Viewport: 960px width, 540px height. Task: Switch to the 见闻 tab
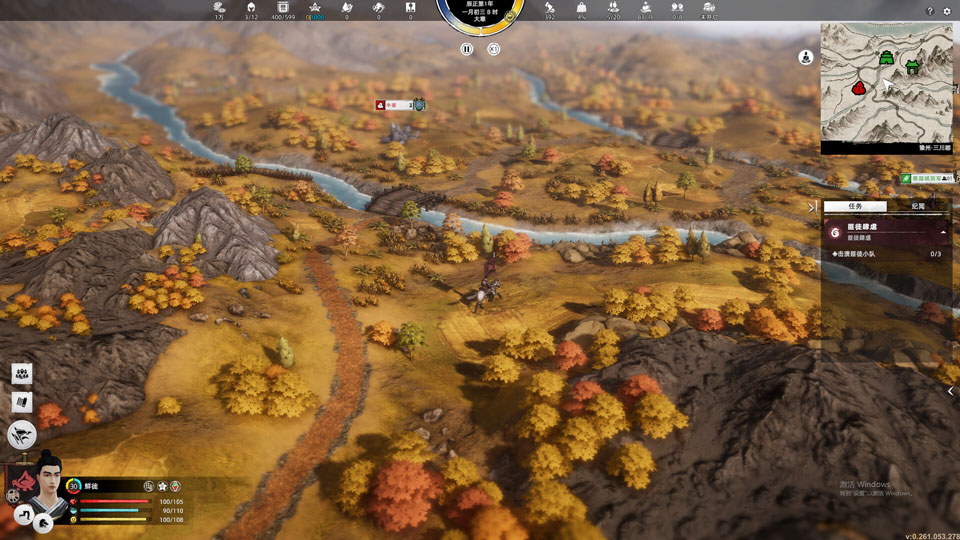[x=917, y=205]
